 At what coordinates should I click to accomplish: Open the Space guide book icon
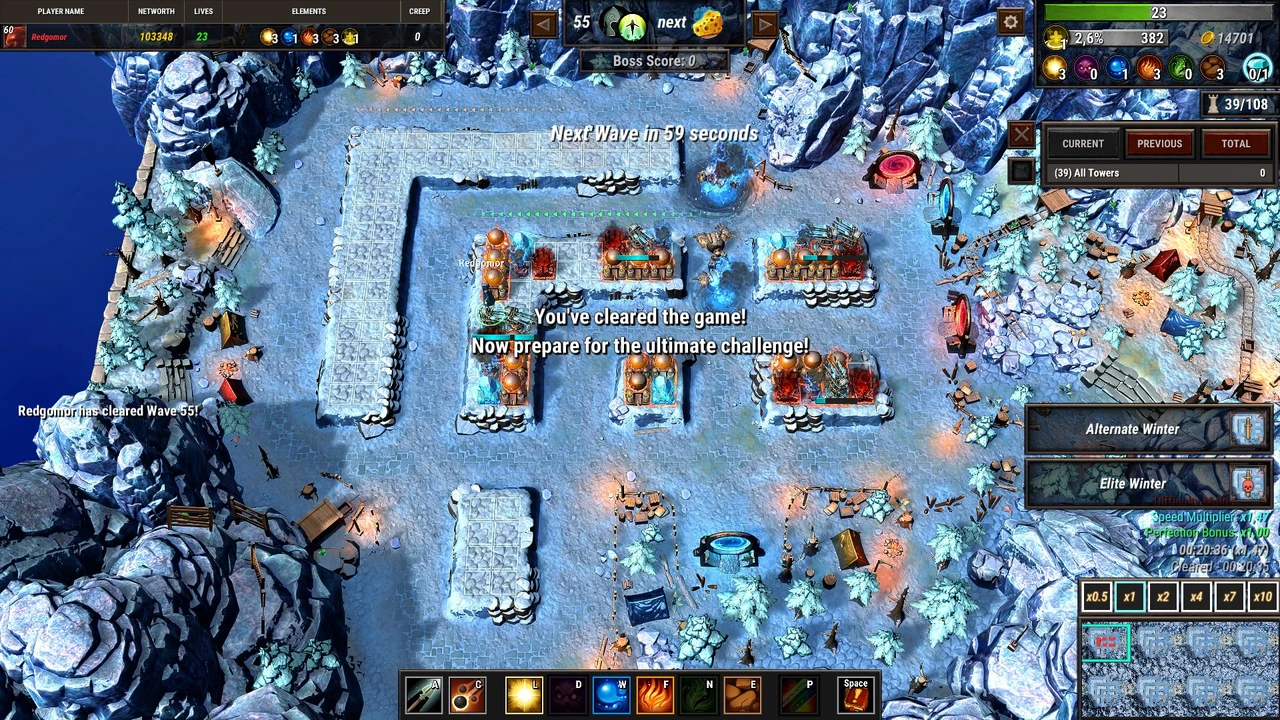(856, 693)
